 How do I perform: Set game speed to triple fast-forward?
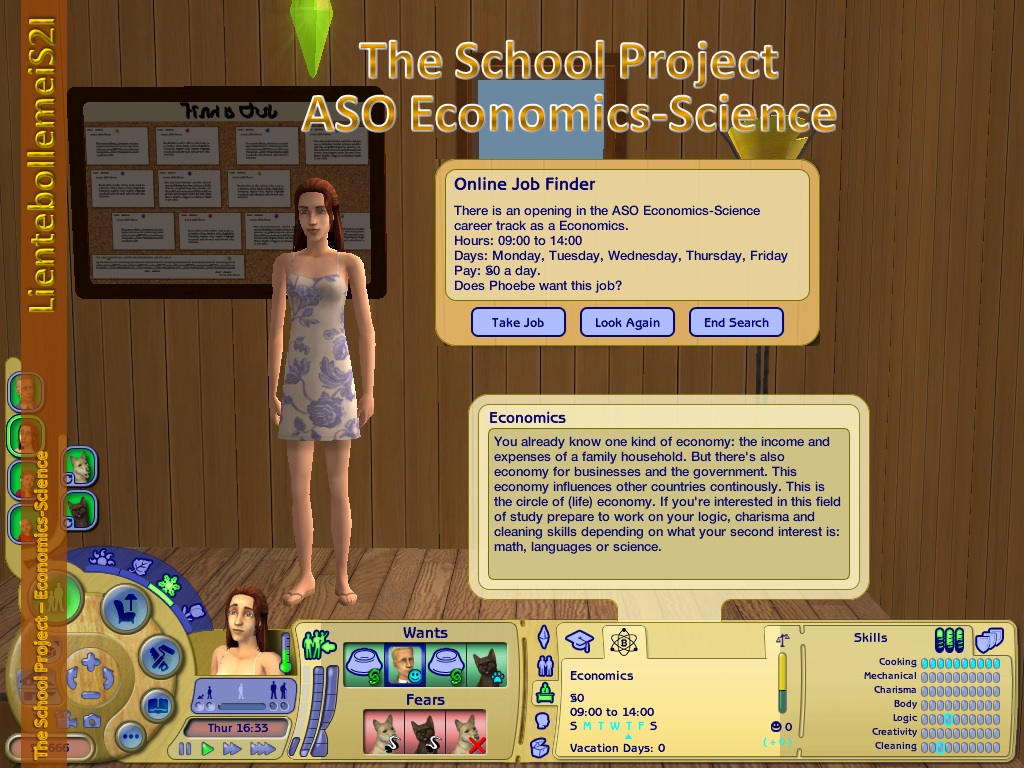tap(262, 748)
